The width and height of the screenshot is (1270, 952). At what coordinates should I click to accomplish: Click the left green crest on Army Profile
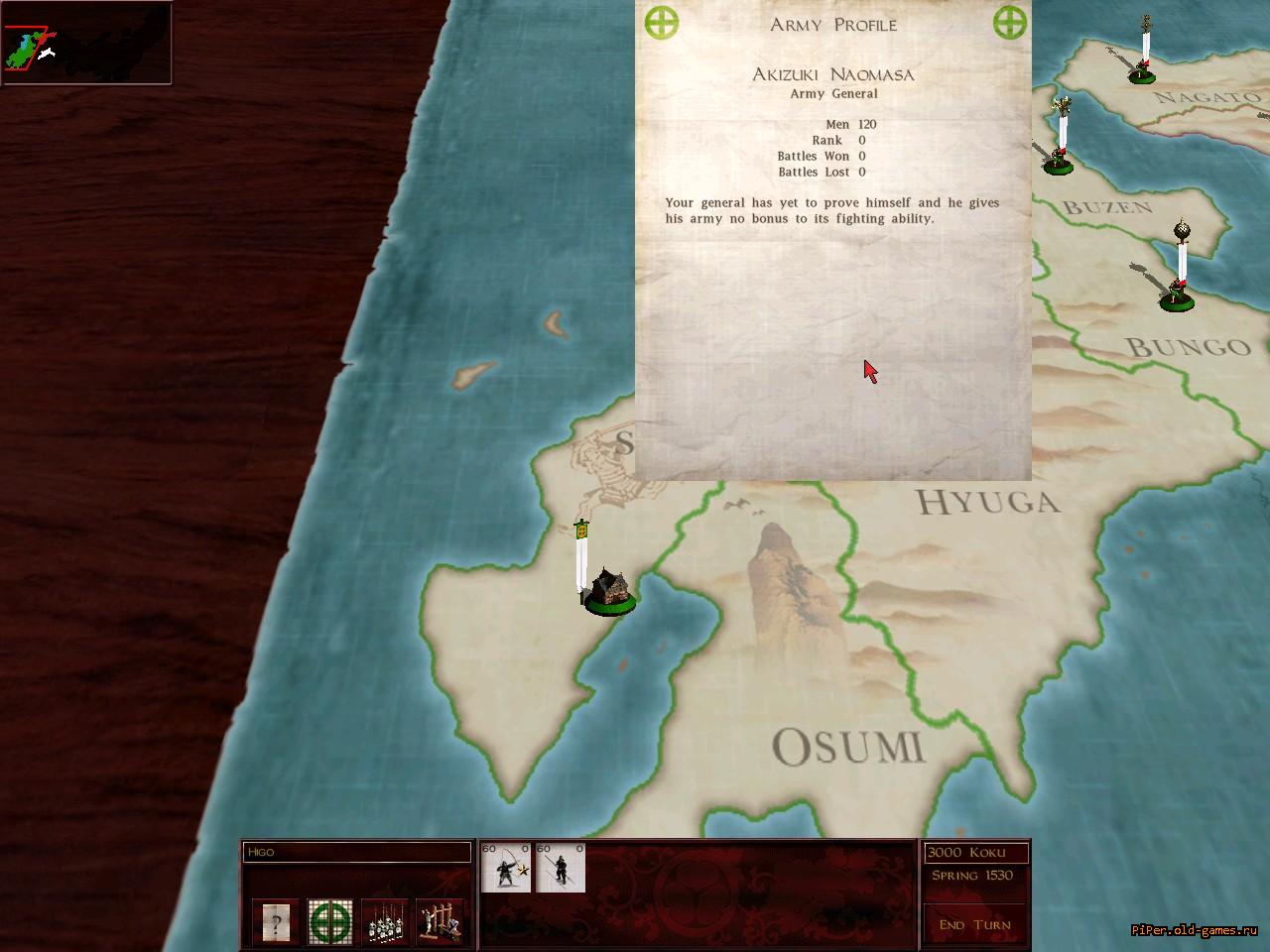[x=662, y=22]
